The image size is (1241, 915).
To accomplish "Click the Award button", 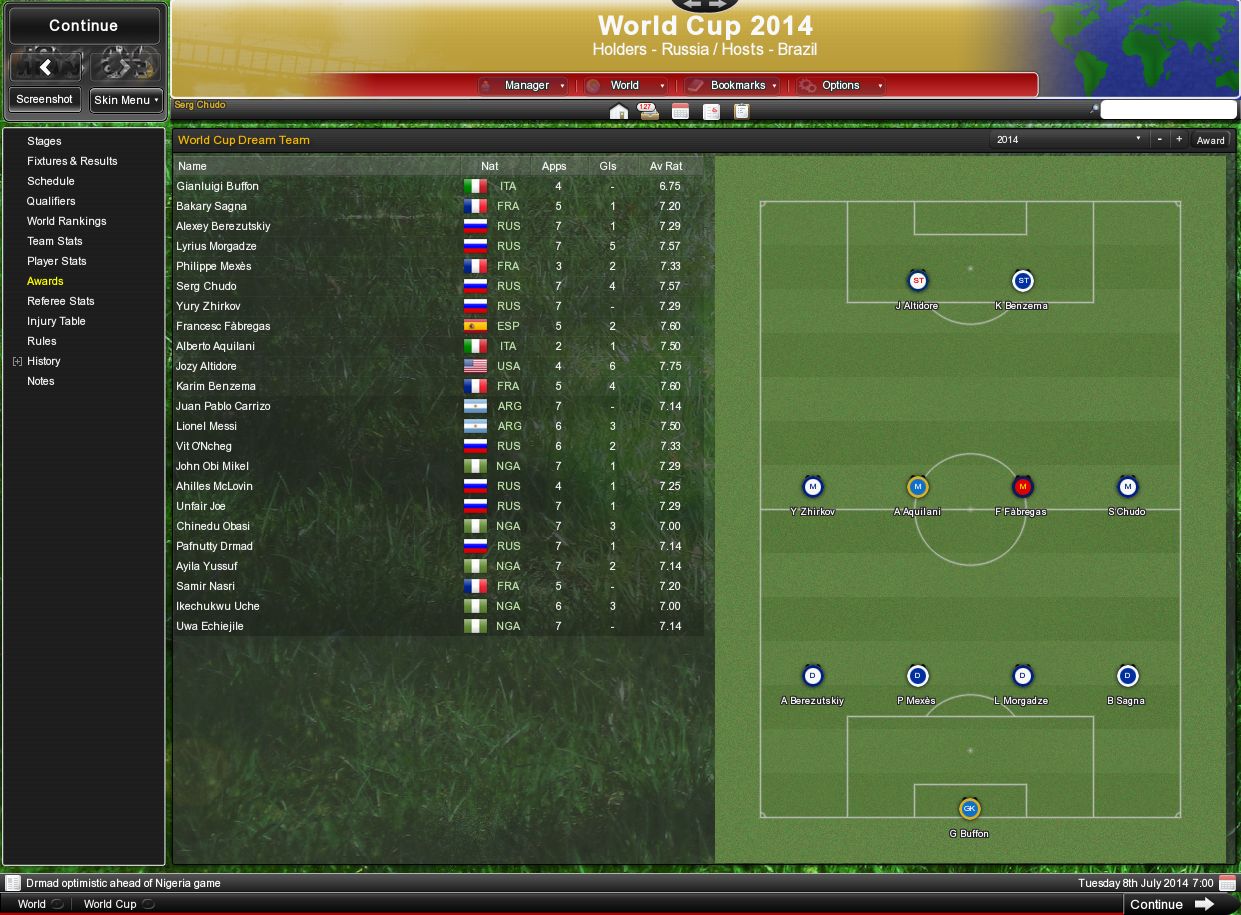I will tap(1210, 140).
